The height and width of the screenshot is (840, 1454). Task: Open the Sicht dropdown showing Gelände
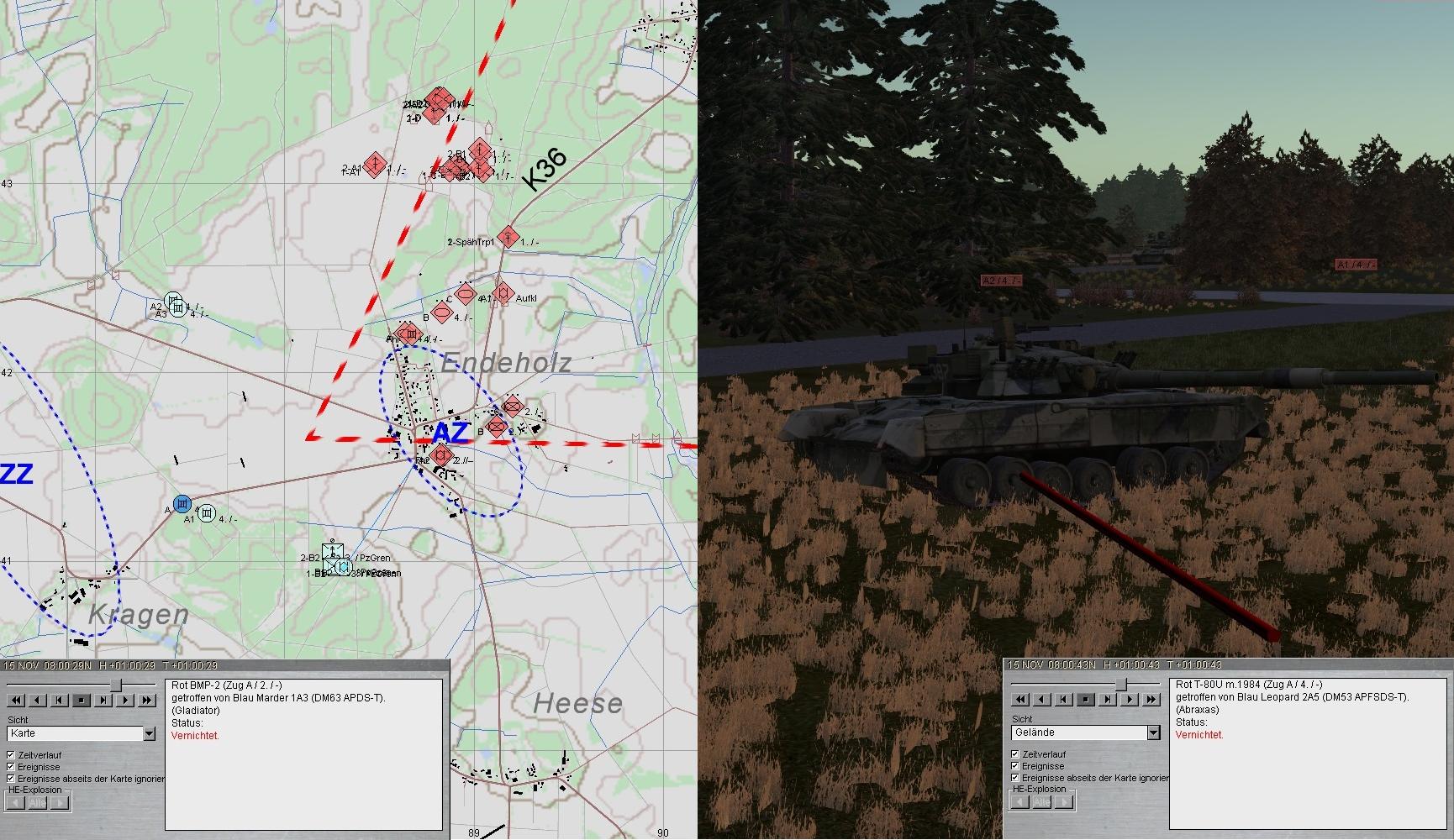(1153, 732)
